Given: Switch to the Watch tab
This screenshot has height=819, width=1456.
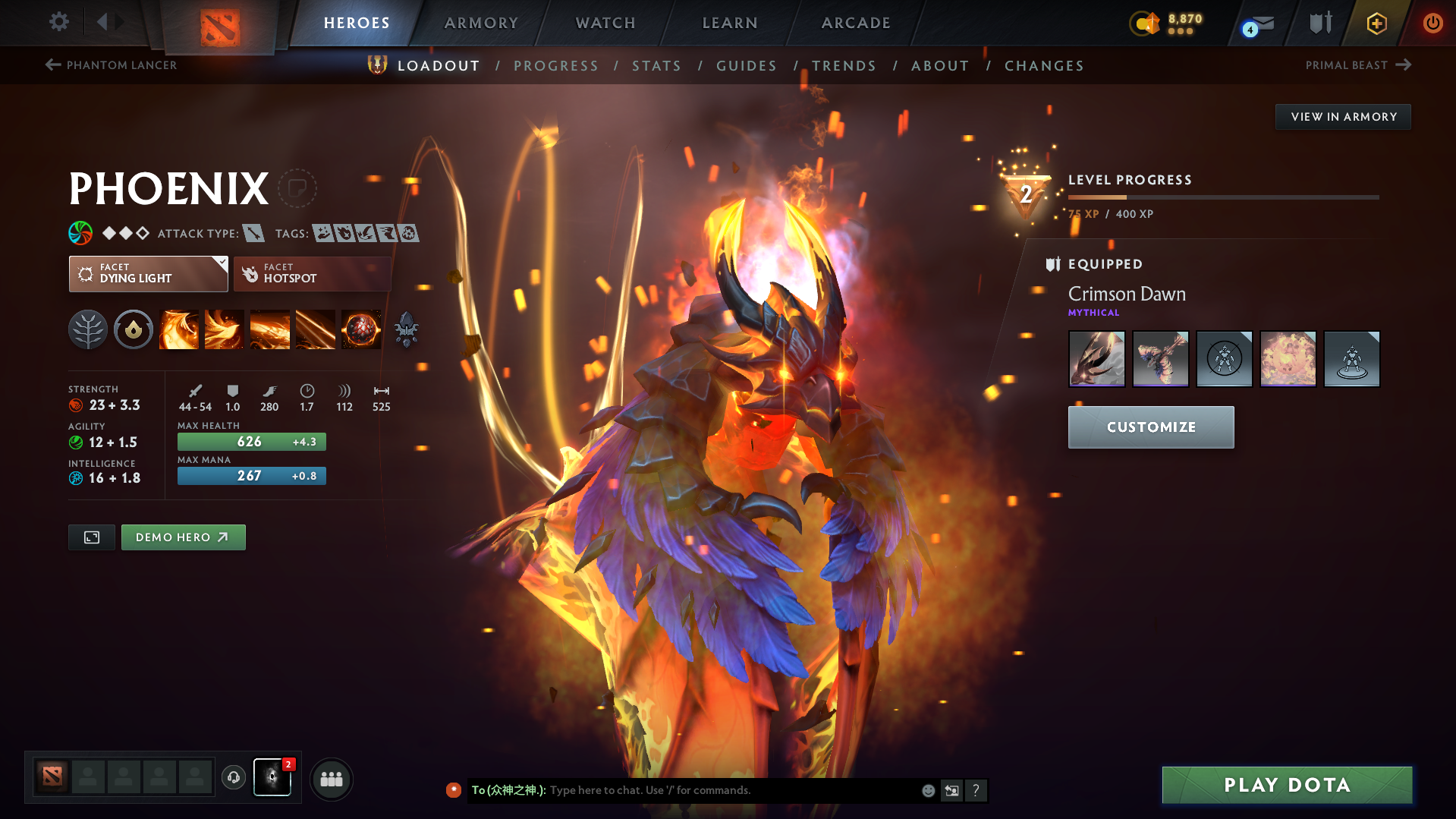Looking at the screenshot, I should coord(605,23).
